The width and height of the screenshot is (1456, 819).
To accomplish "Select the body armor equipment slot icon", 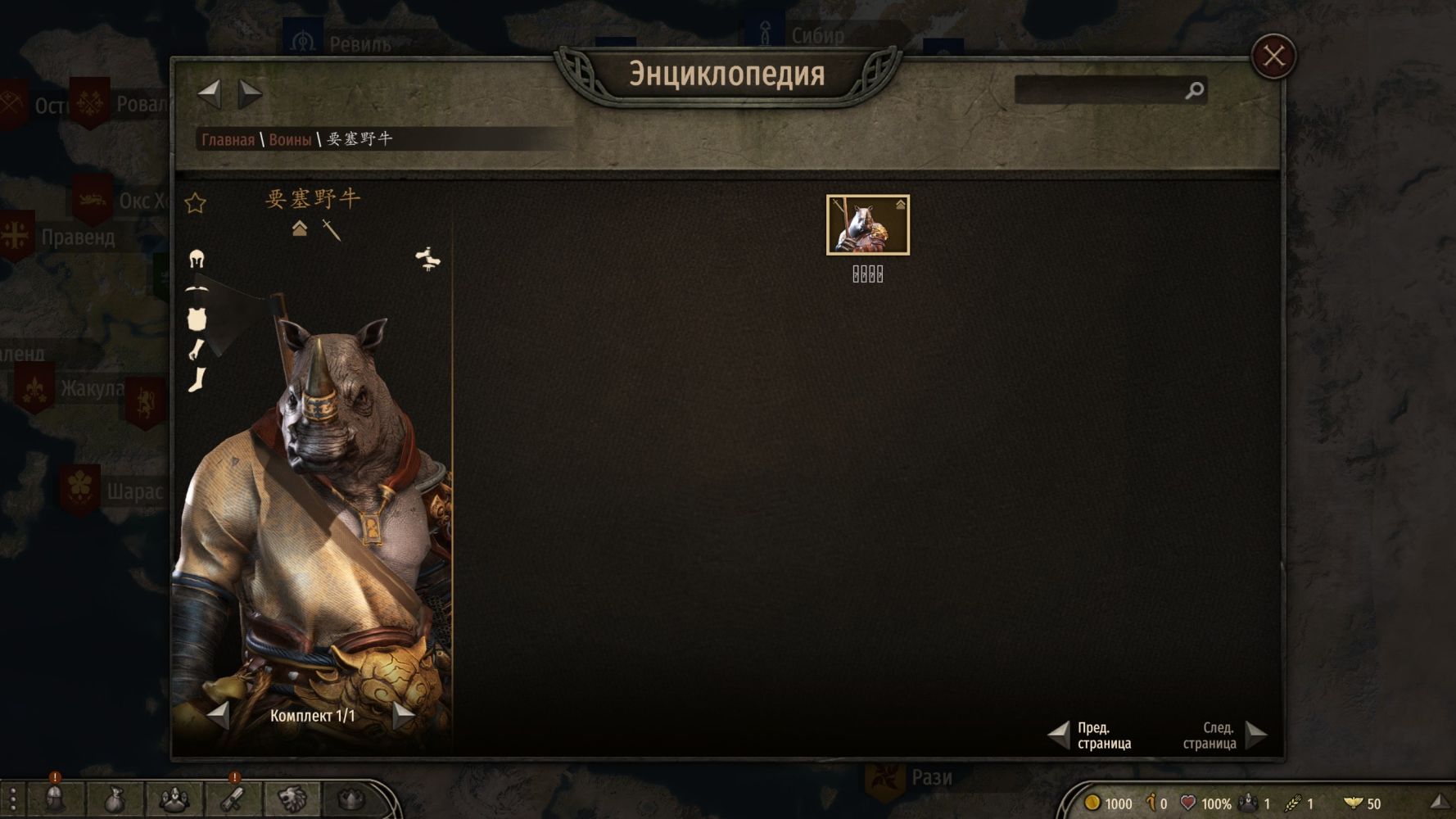I will coord(197,319).
